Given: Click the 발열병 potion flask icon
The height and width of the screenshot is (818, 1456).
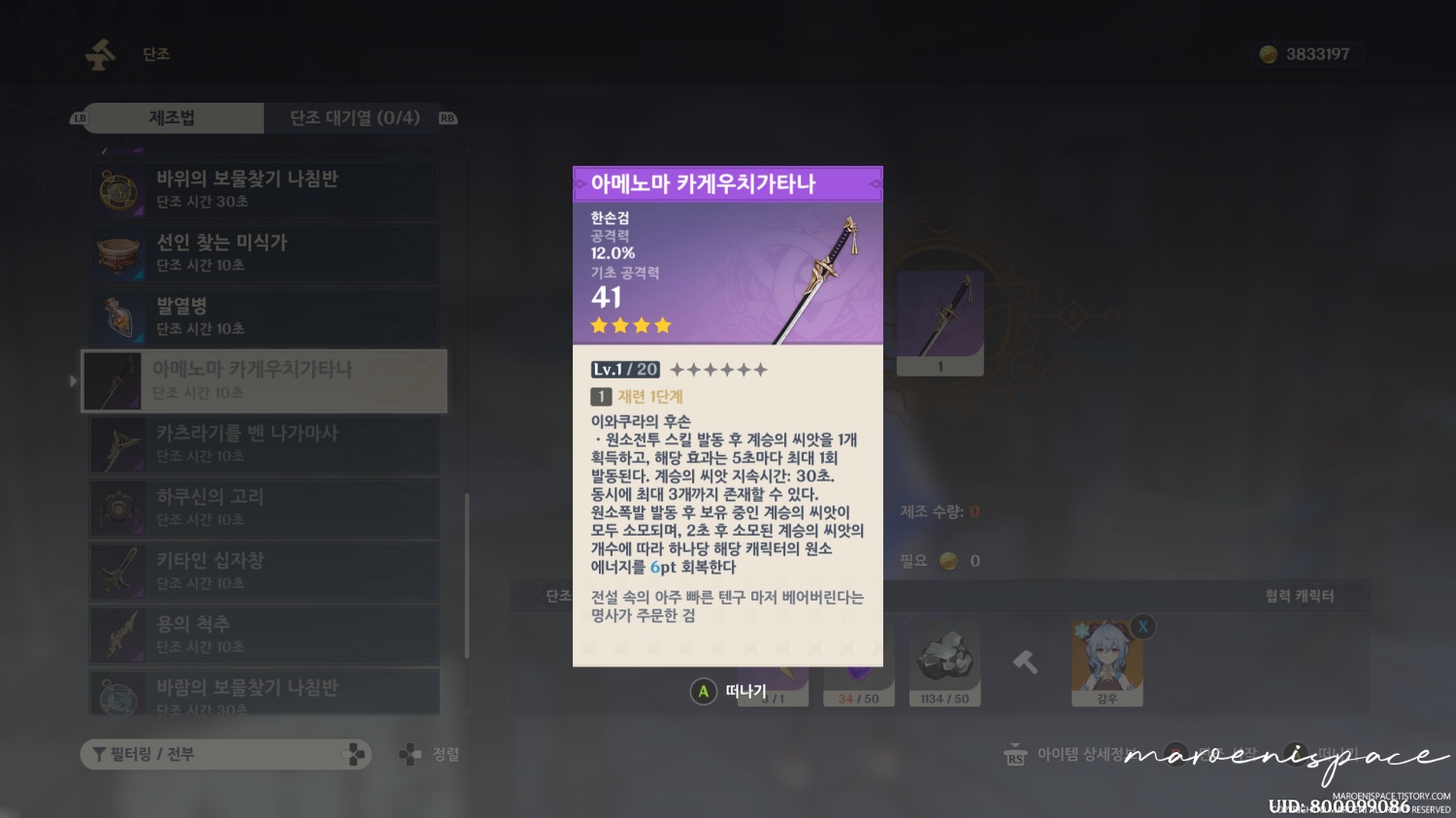Looking at the screenshot, I should point(117,317).
